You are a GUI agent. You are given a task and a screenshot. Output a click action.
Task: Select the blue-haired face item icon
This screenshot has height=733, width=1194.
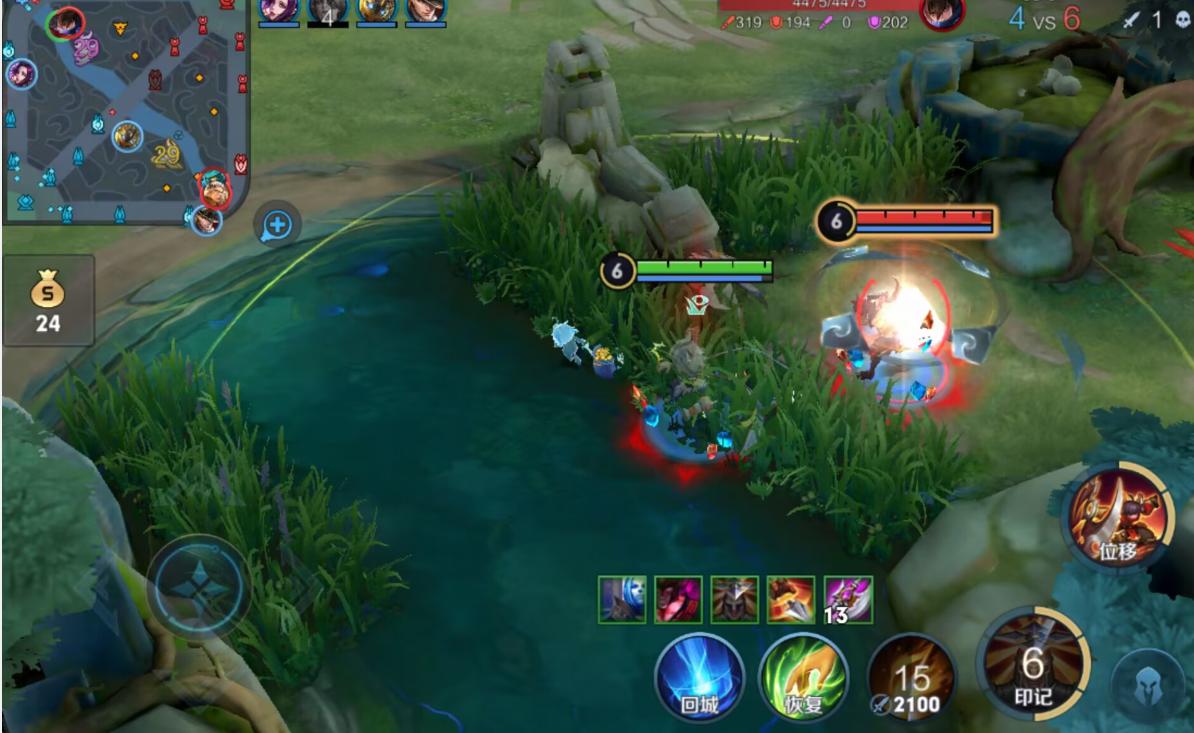(x=622, y=599)
